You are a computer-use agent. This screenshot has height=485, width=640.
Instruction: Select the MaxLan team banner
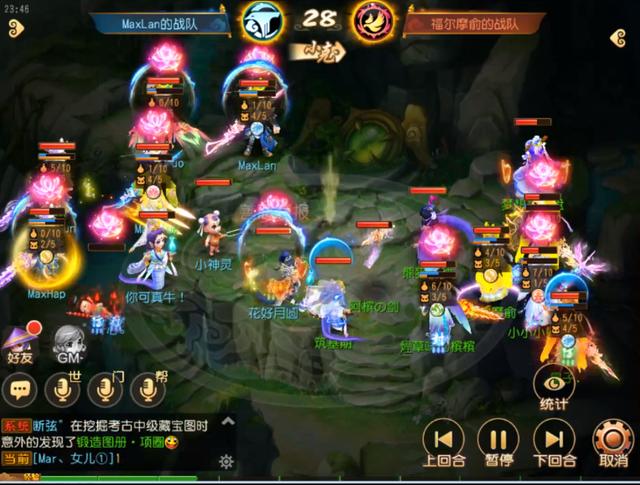click(x=160, y=23)
